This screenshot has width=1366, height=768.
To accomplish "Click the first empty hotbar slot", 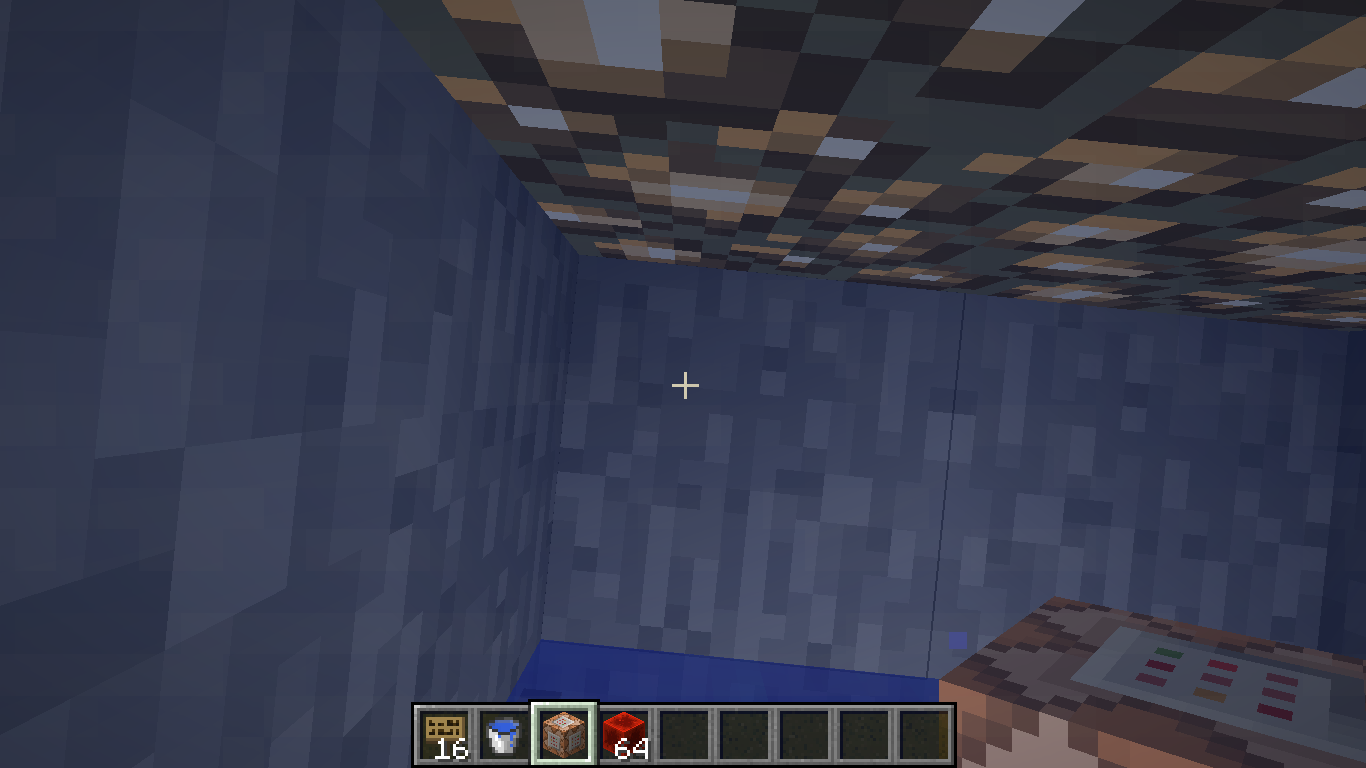I will (x=685, y=732).
